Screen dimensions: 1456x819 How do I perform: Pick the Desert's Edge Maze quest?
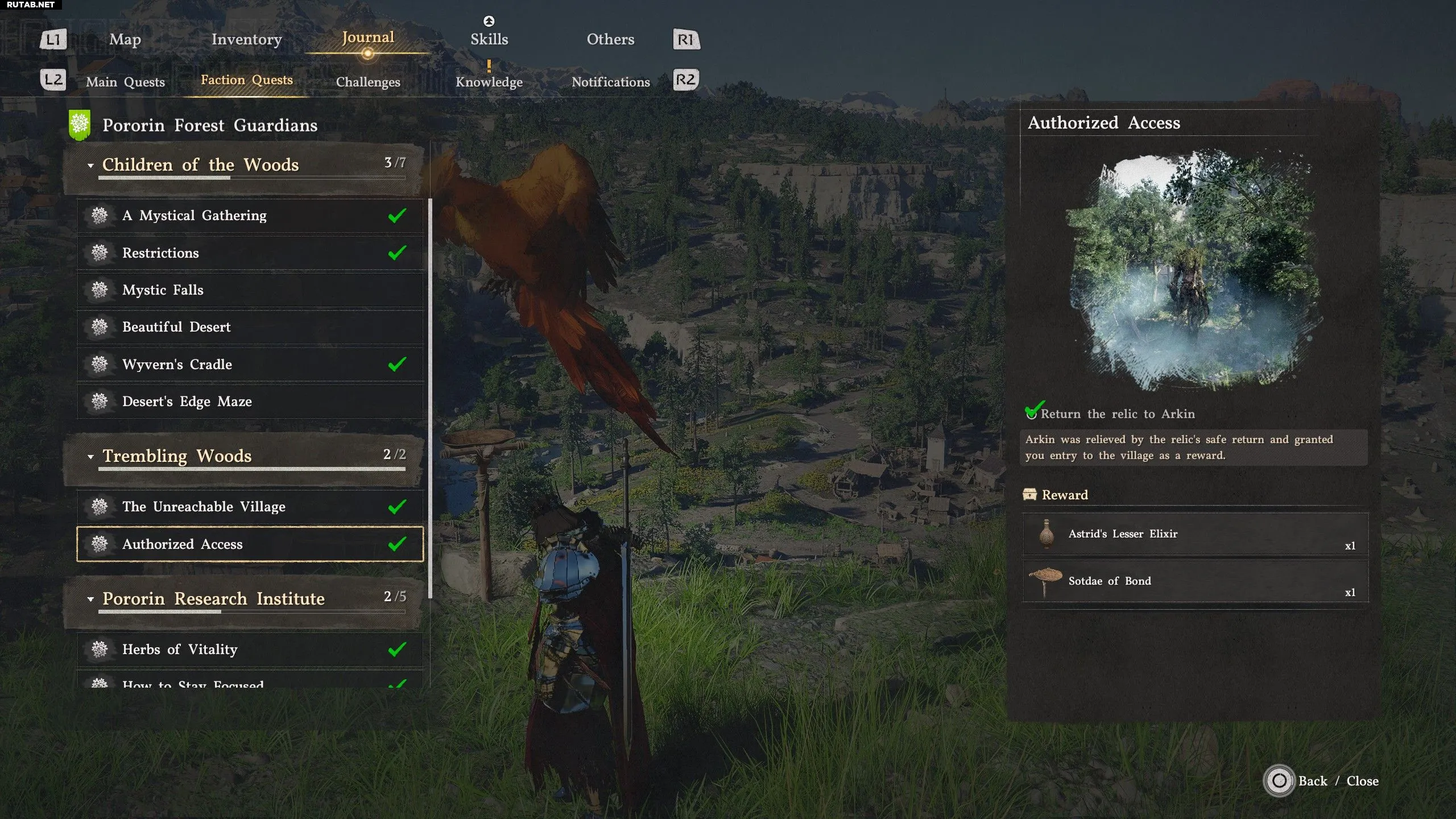[x=250, y=402]
